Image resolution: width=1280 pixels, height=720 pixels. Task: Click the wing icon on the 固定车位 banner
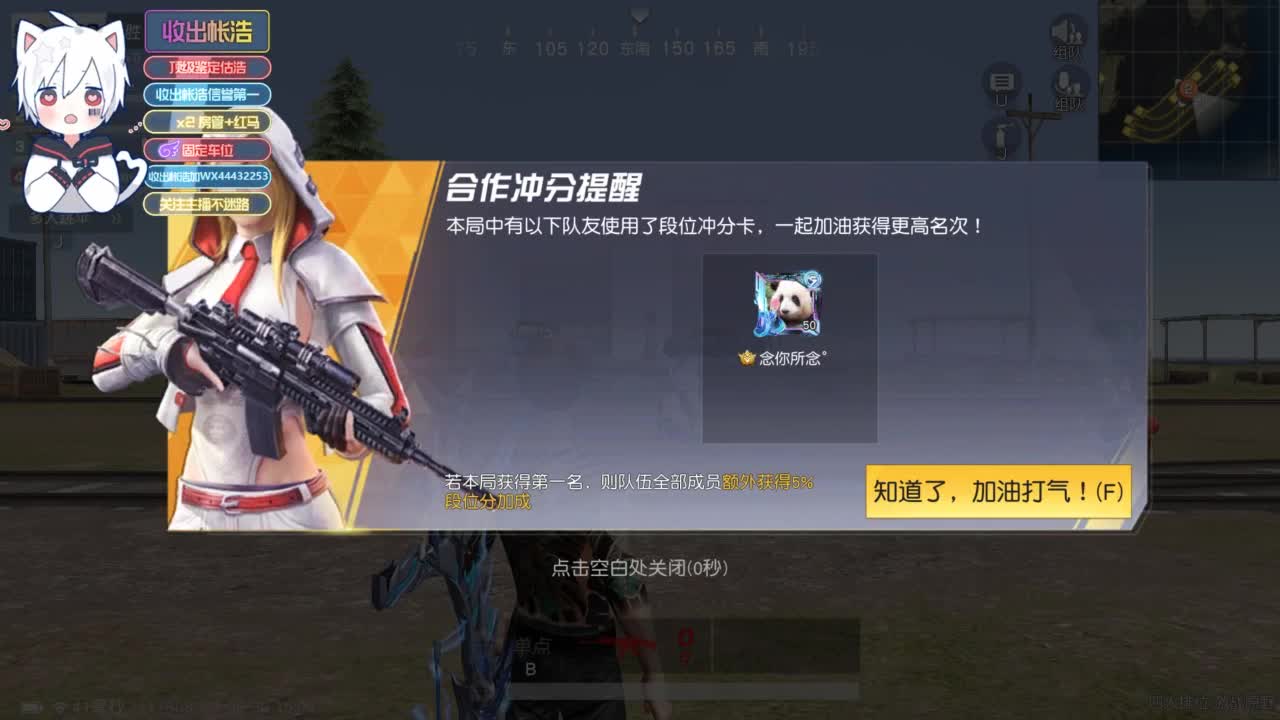(168, 149)
